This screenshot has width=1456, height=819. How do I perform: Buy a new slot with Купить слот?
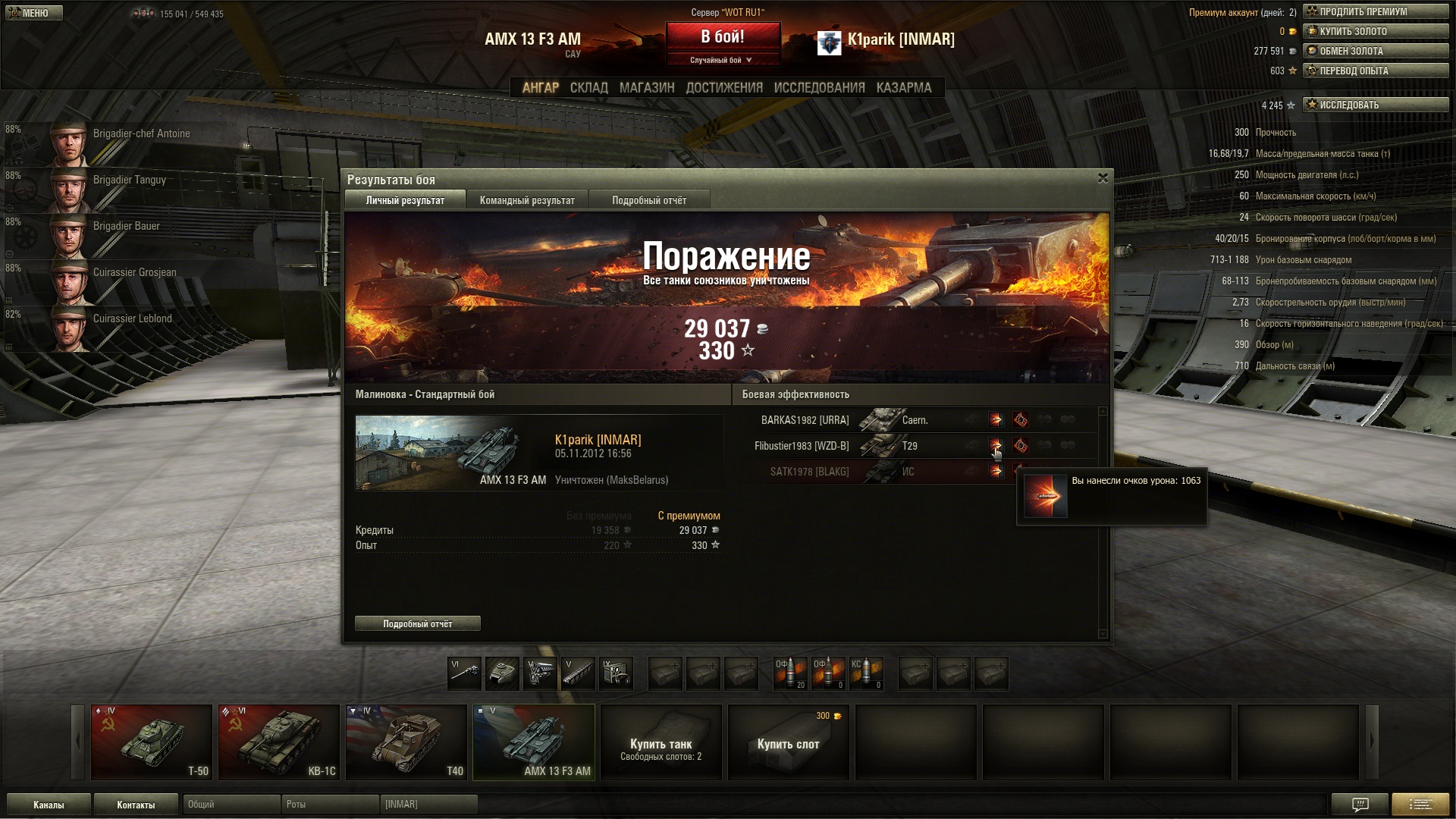(x=789, y=742)
